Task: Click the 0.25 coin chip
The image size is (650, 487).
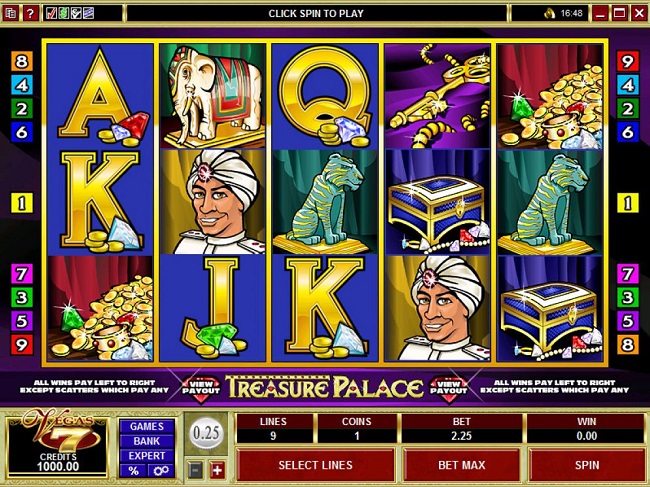Action: point(206,434)
